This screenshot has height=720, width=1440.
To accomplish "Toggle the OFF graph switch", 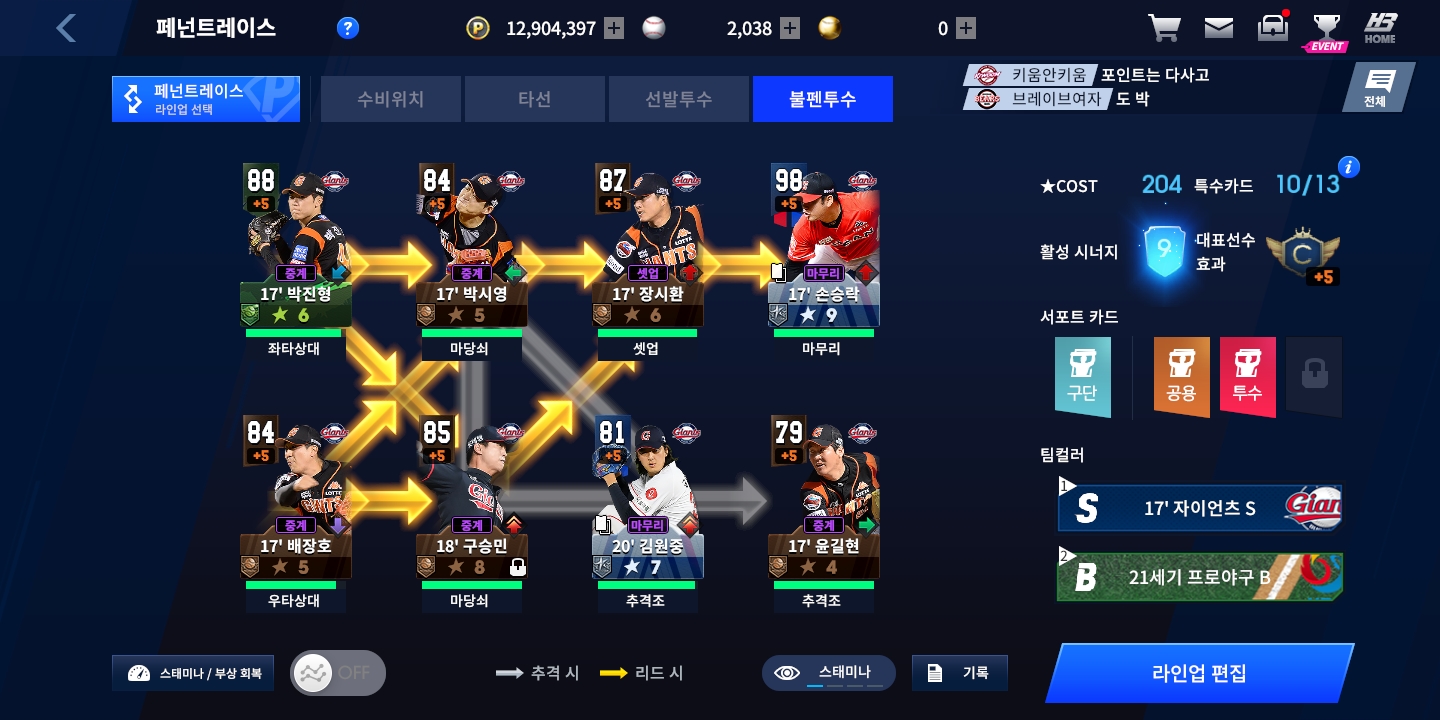I will tap(337, 673).
